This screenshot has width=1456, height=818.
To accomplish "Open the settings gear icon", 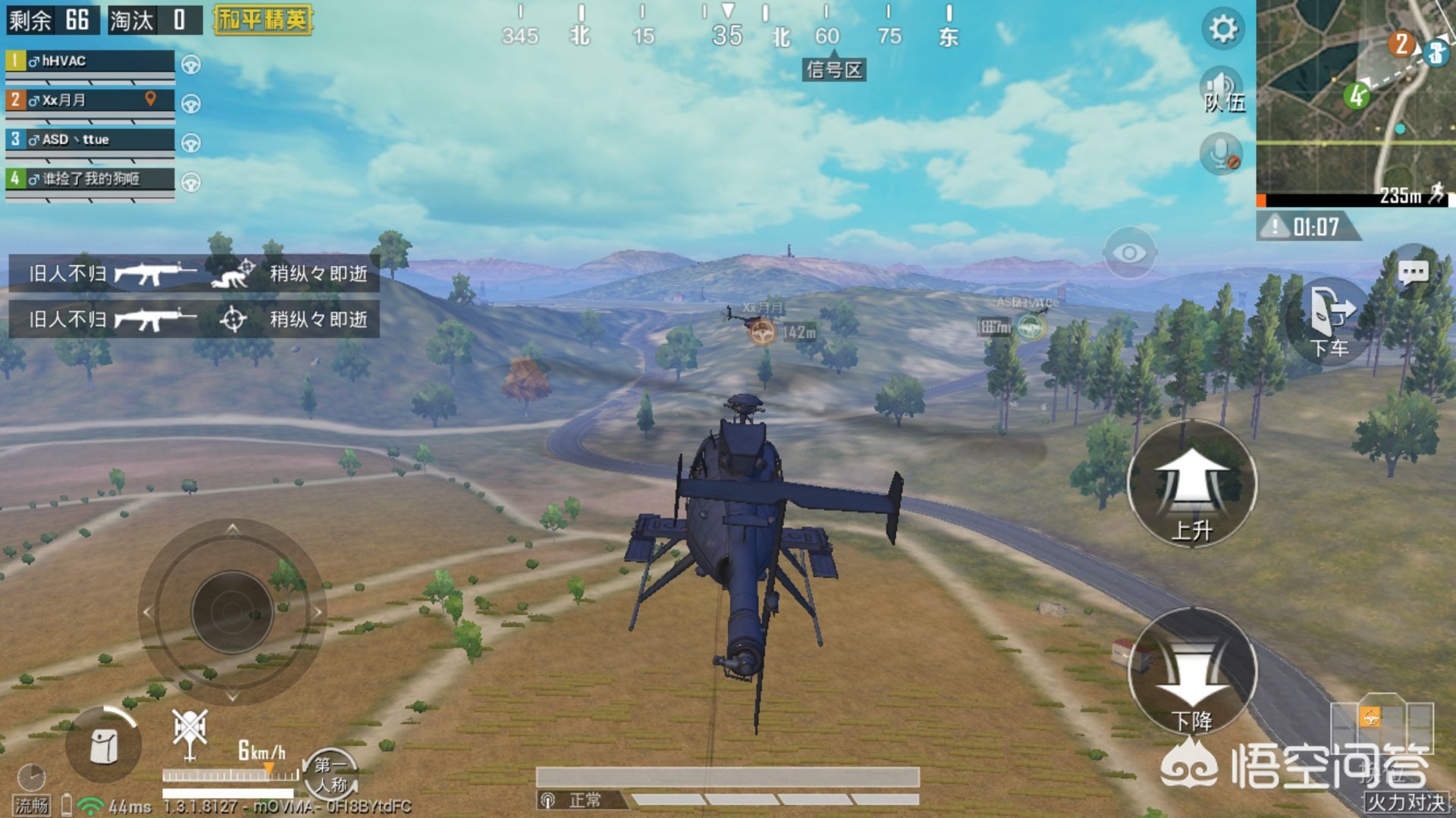I will tap(1222, 30).
